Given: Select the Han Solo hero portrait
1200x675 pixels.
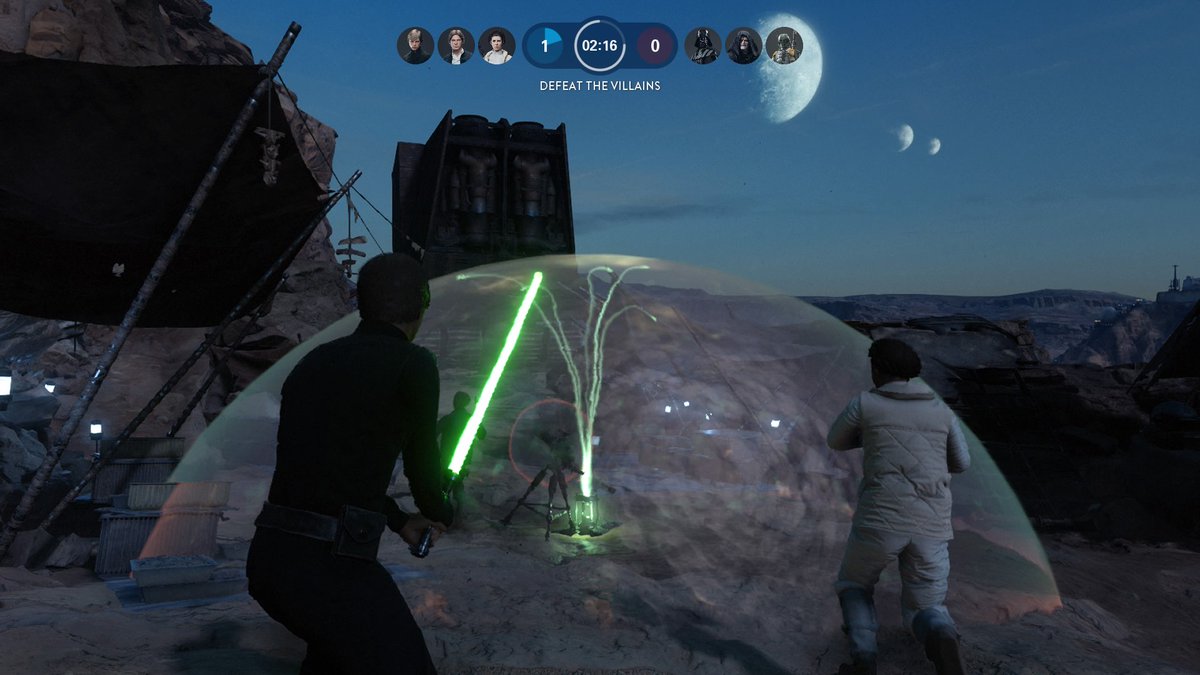Looking at the screenshot, I should [x=456, y=45].
